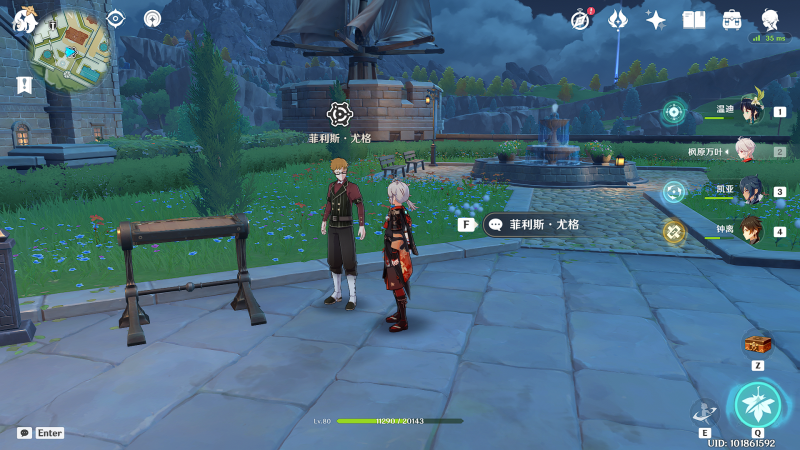This screenshot has width=800, height=450.
Task: Open the character profile icon
Action: [770, 19]
